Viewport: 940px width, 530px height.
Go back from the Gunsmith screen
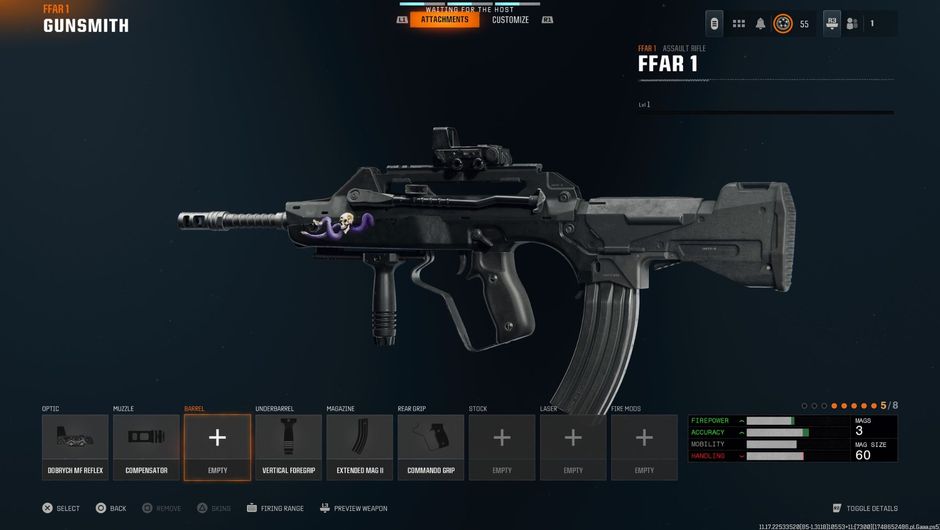(111, 508)
